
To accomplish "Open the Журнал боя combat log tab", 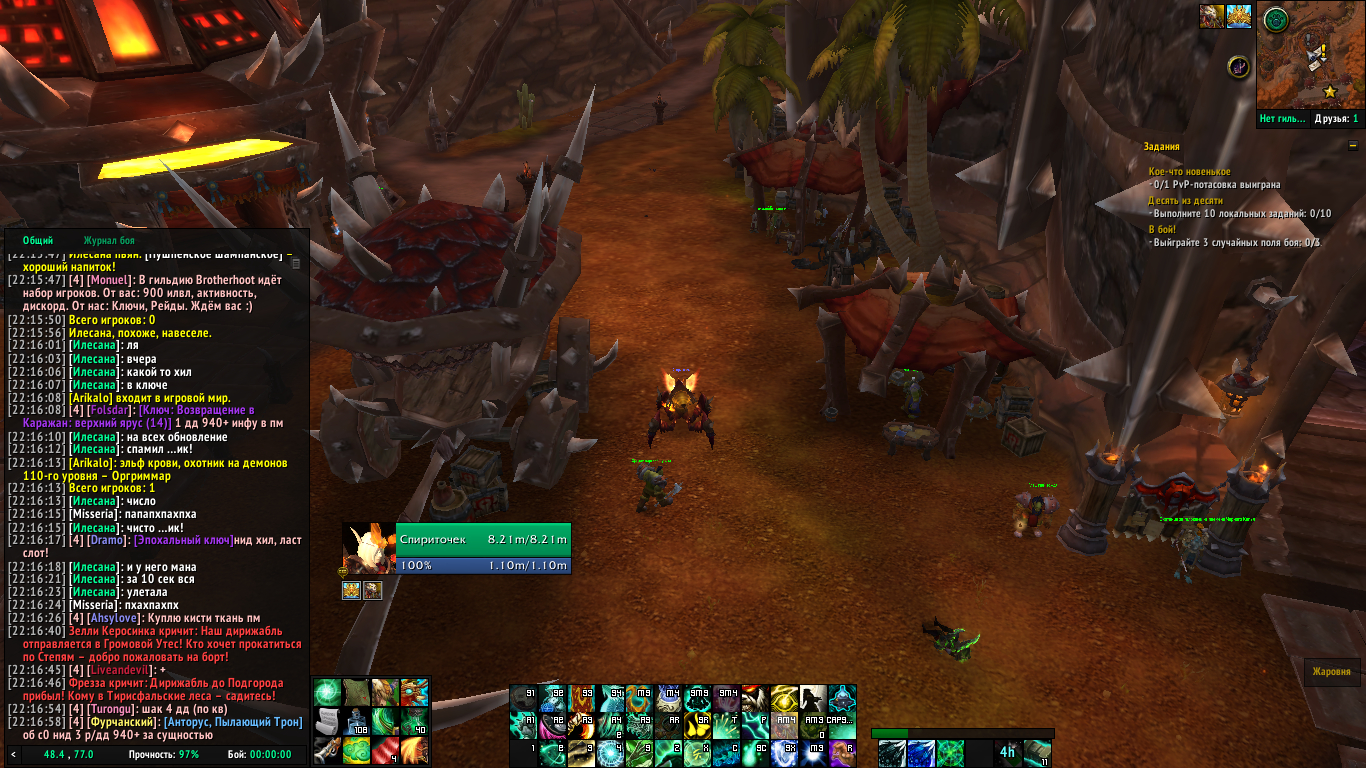I will point(109,240).
